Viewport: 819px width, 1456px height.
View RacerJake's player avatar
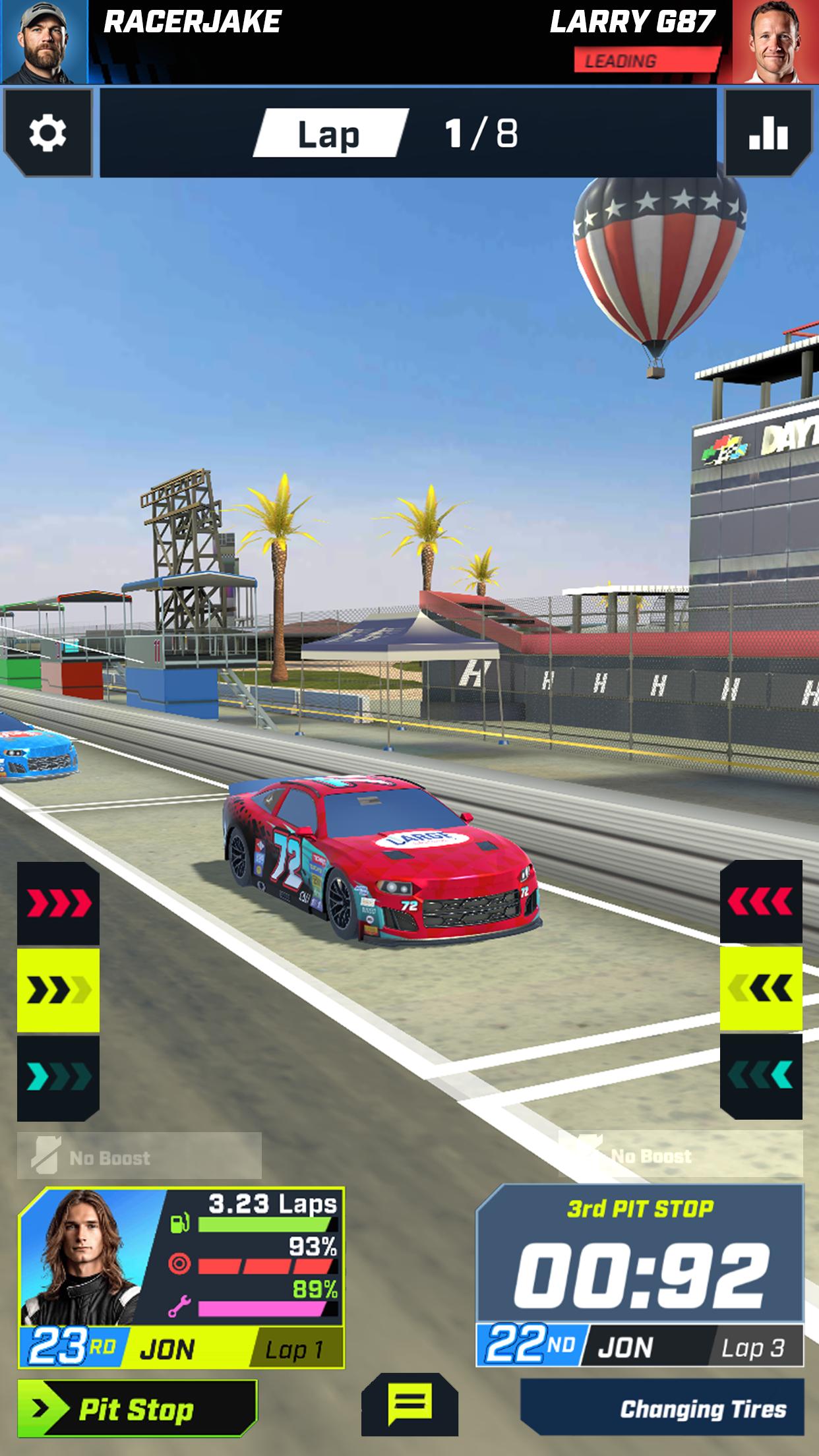[44, 42]
